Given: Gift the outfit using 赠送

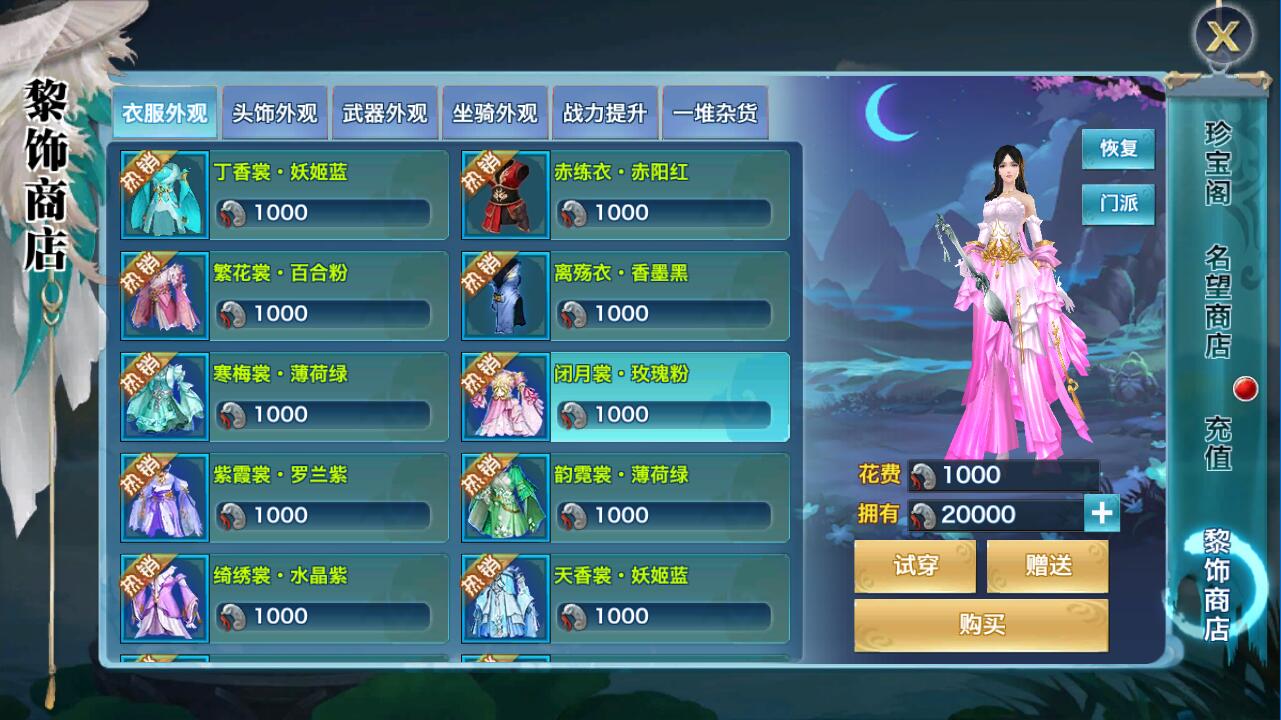Looking at the screenshot, I should [x=1048, y=566].
